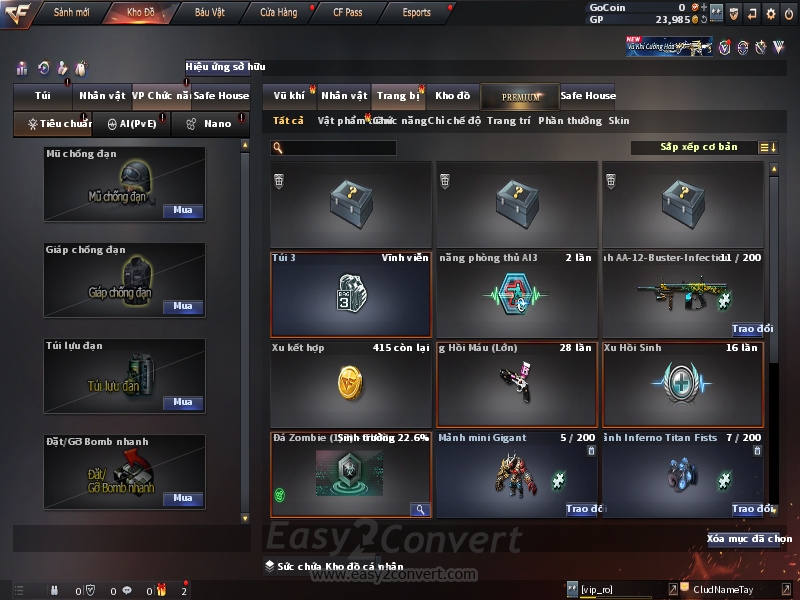The width and height of the screenshot is (800, 600).
Task: Show the Trang trí filter category
Action: click(x=508, y=121)
